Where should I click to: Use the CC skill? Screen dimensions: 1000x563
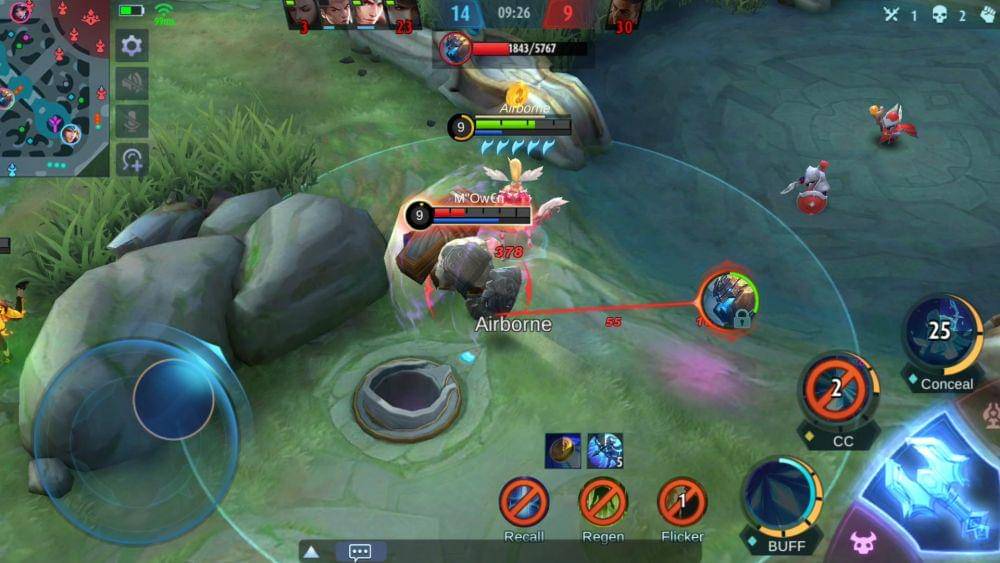coord(838,390)
